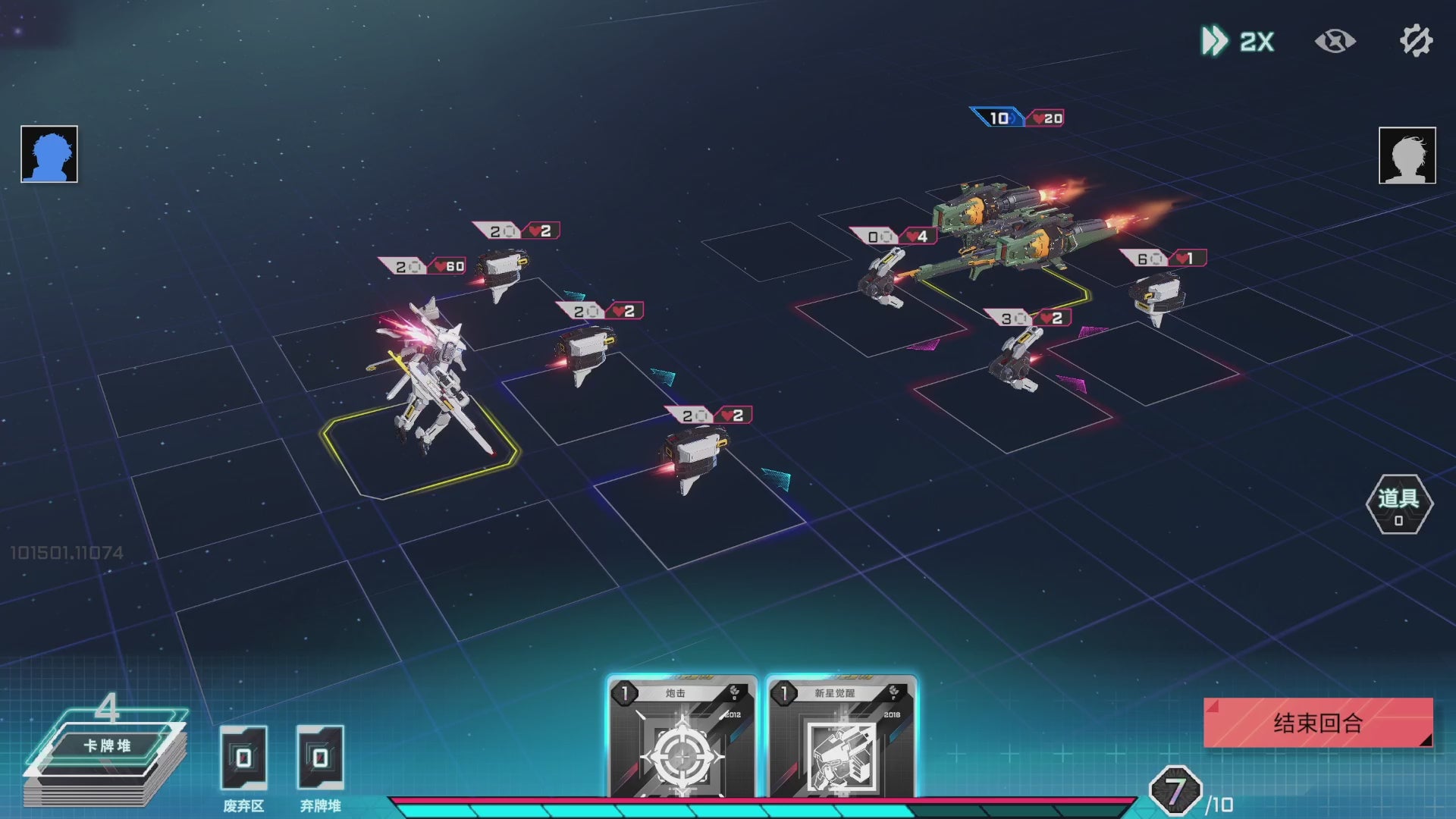Hide the interface with the eye icon
The image size is (1456, 819).
(1335, 41)
